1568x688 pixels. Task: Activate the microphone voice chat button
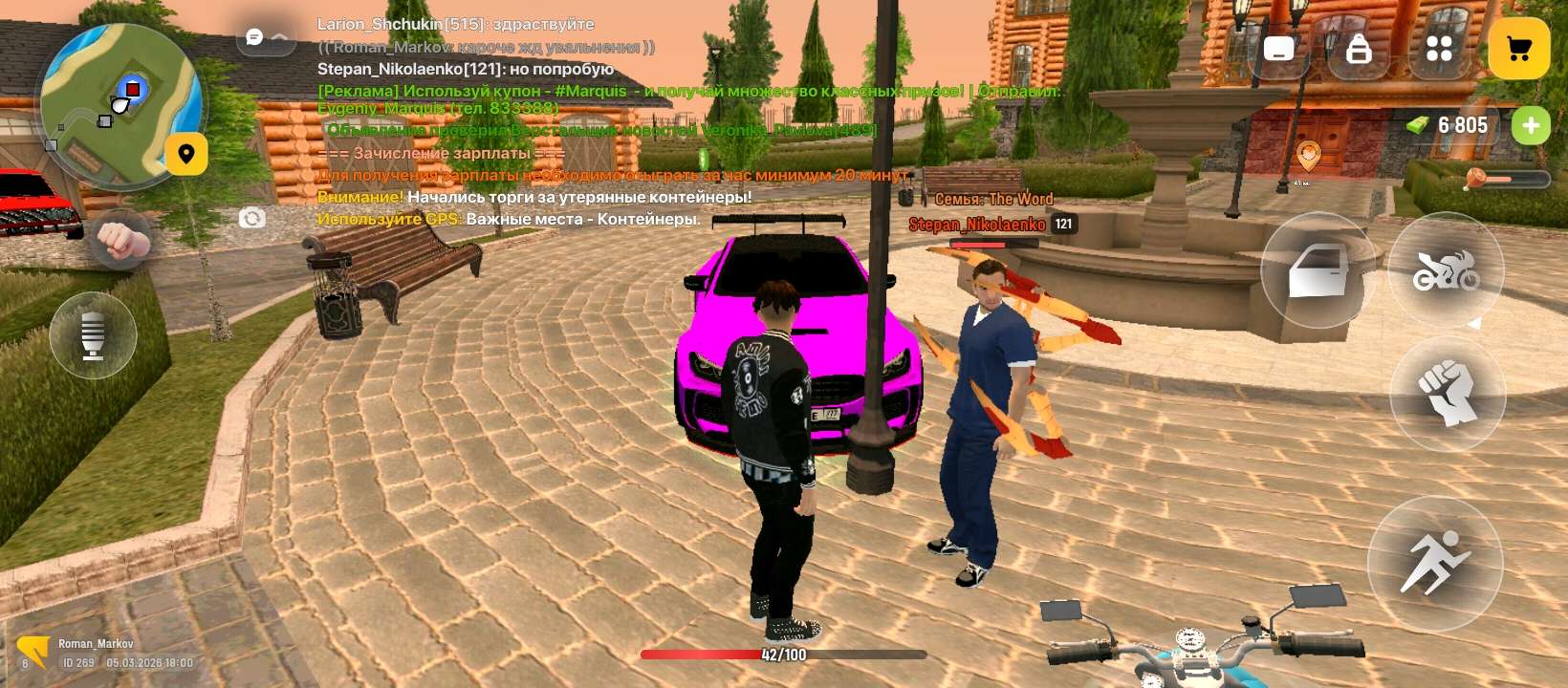93,335
